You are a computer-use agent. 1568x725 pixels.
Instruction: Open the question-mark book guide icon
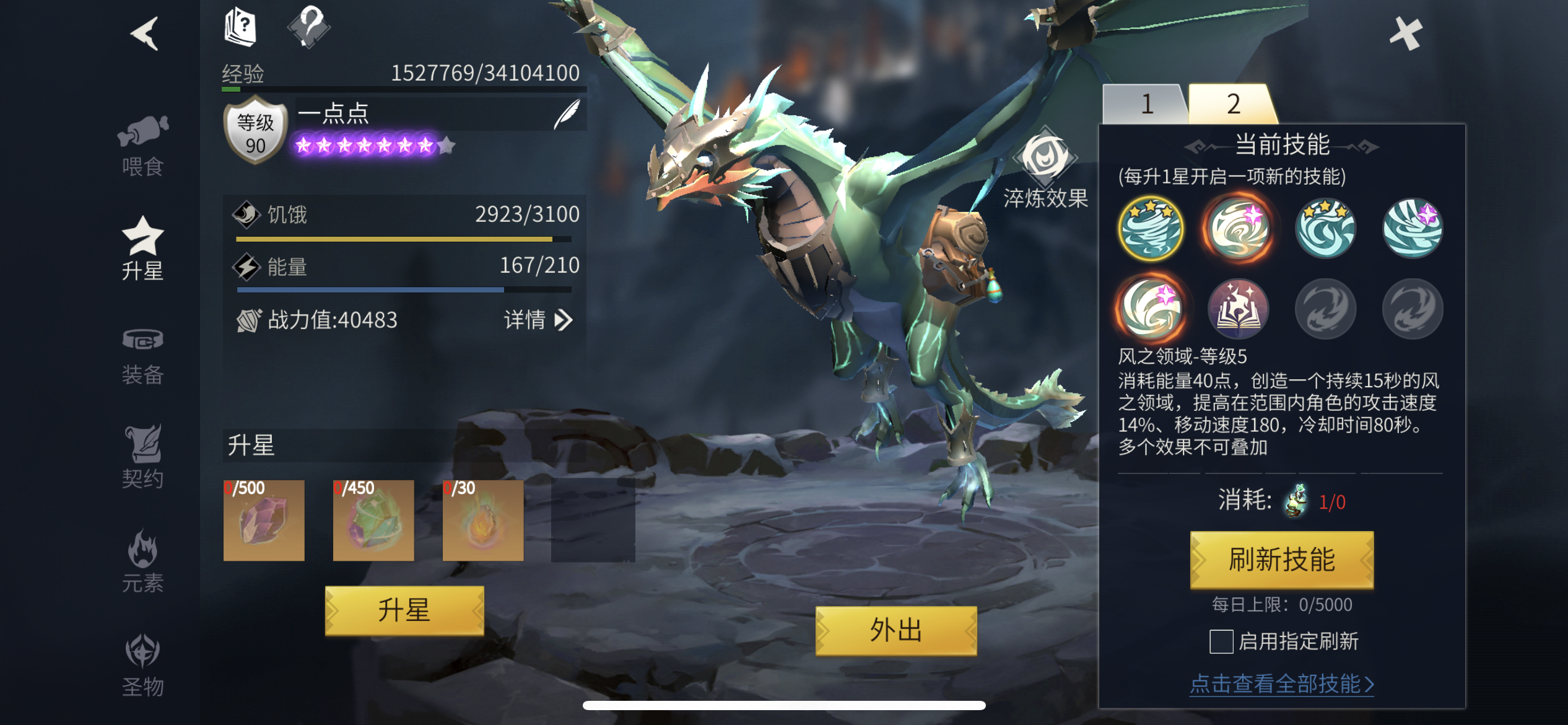pyautogui.click(x=240, y=27)
